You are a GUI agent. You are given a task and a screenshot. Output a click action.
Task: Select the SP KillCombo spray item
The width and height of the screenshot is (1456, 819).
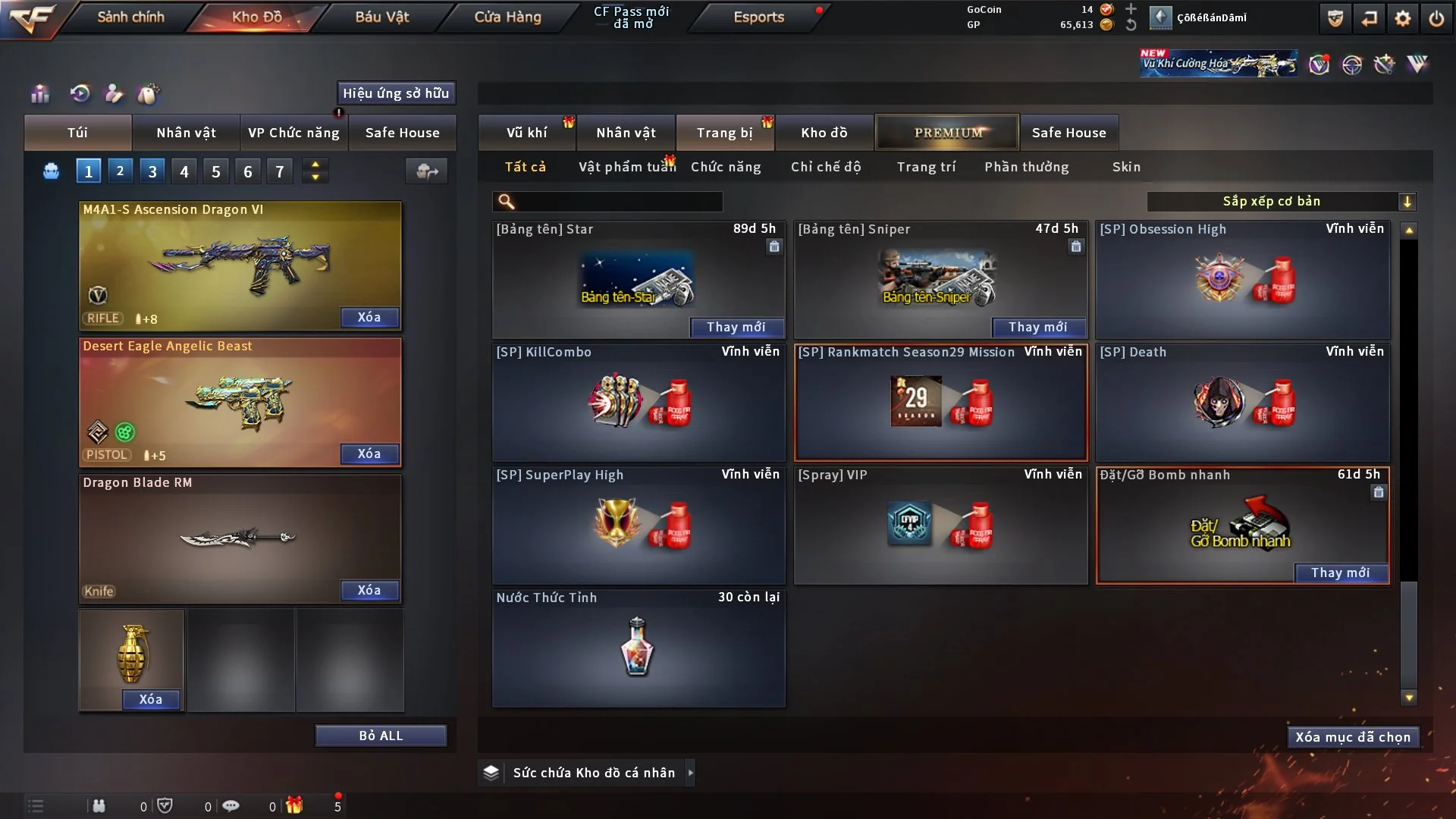click(x=639, y=402)
